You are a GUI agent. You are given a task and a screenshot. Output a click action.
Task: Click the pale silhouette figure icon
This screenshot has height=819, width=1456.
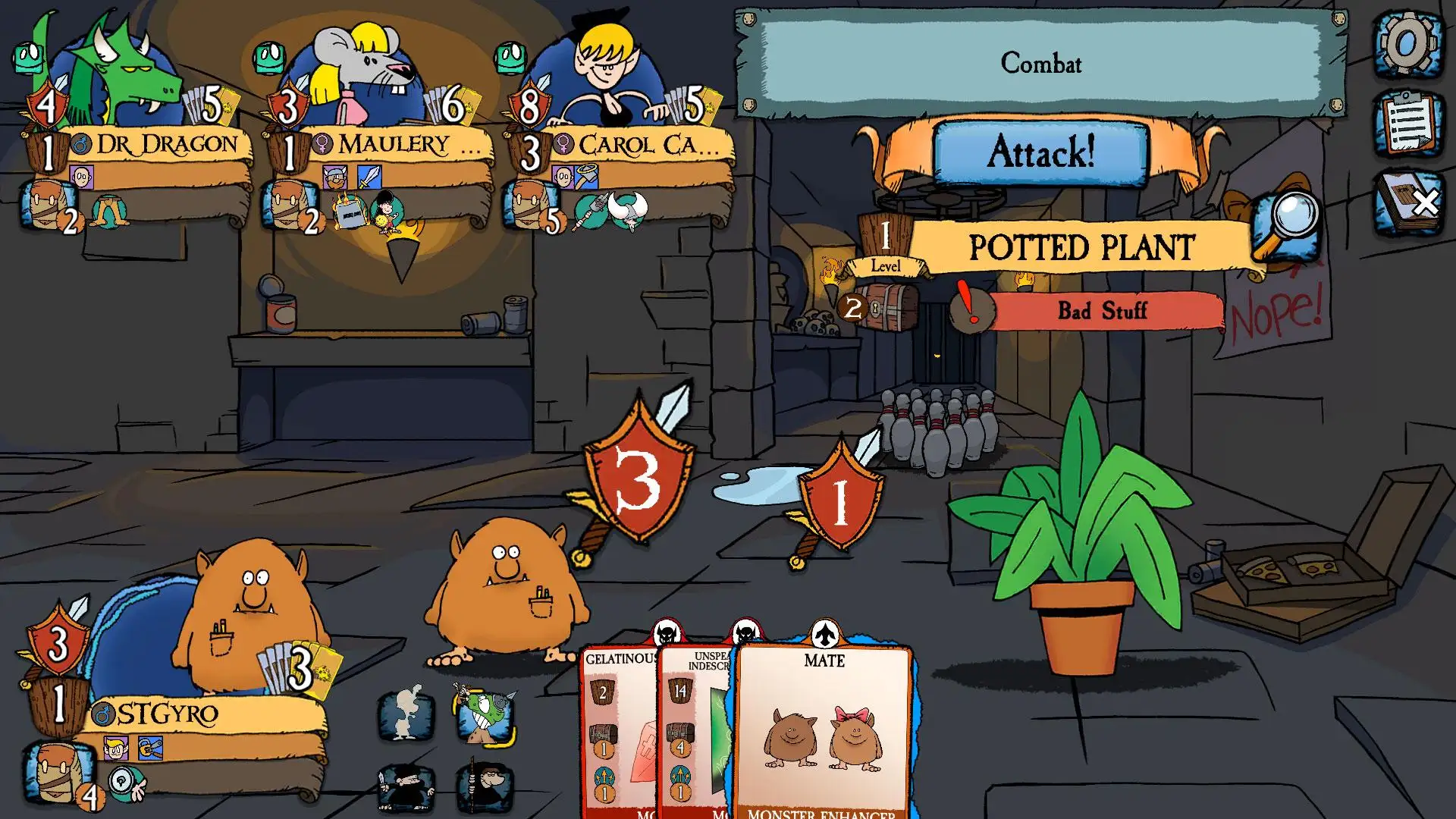coord(406,714)
